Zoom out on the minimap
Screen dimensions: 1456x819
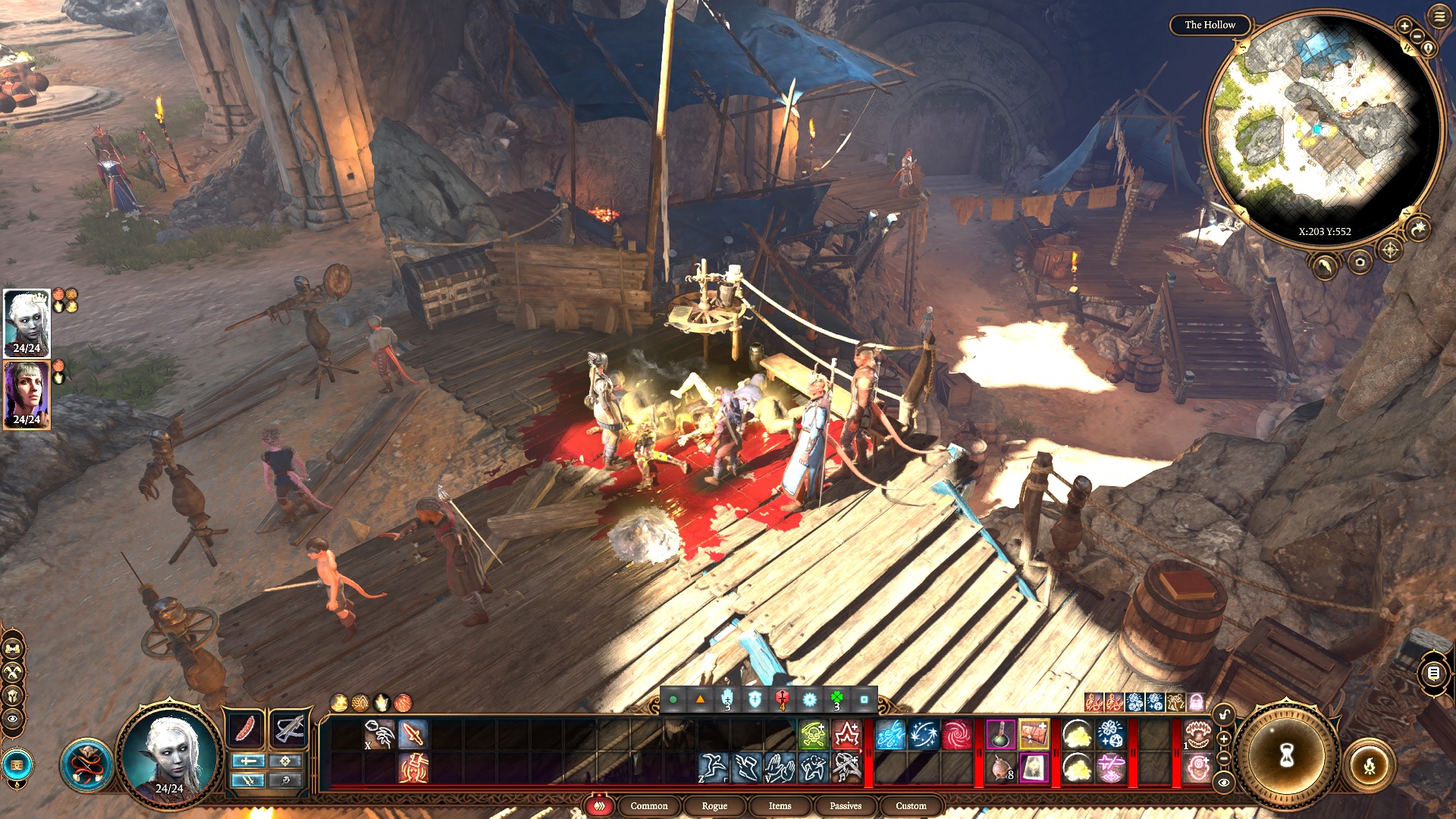[x=1417, y=36]
